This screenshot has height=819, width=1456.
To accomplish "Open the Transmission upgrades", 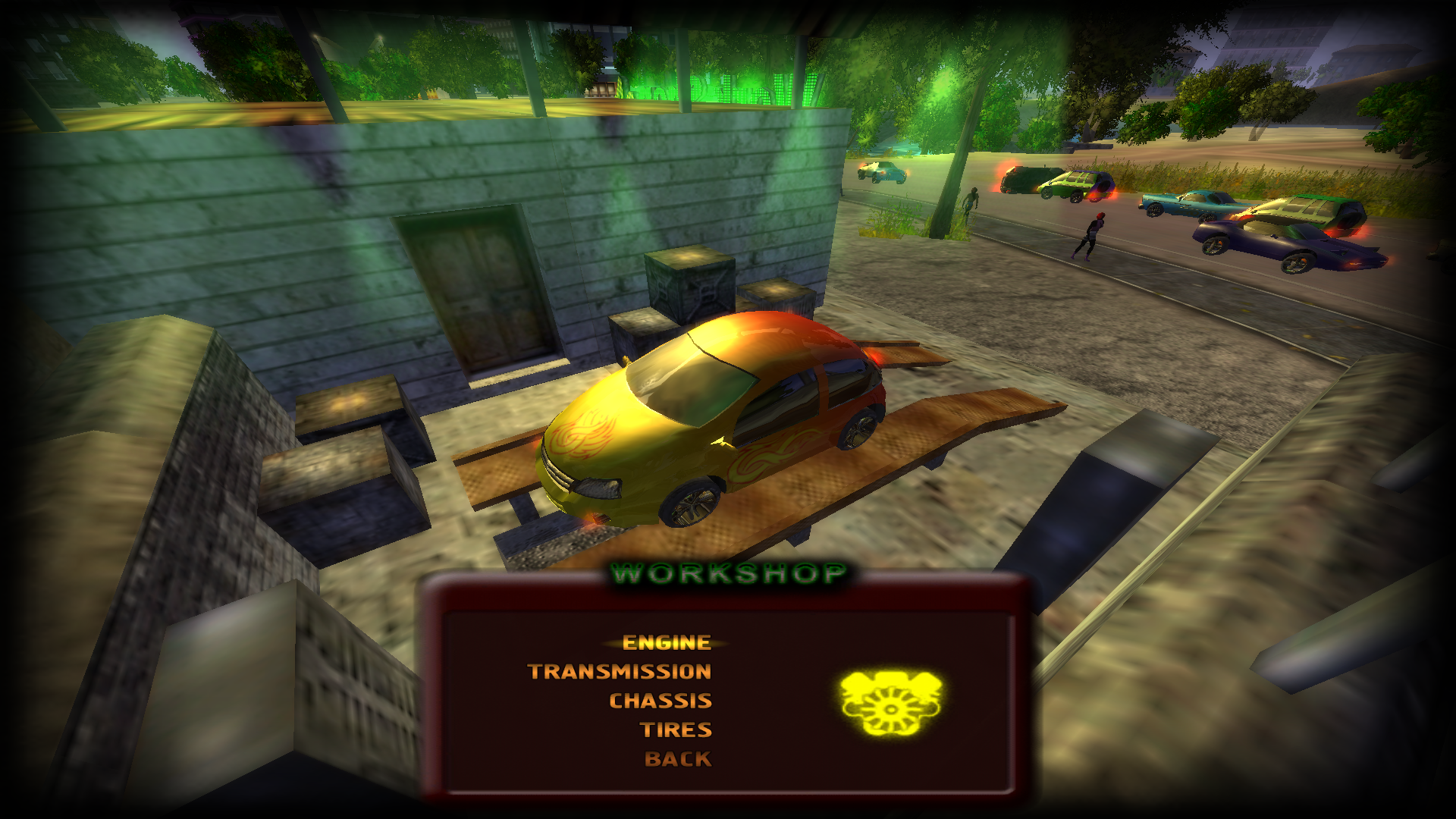I will tap(620, 672).
